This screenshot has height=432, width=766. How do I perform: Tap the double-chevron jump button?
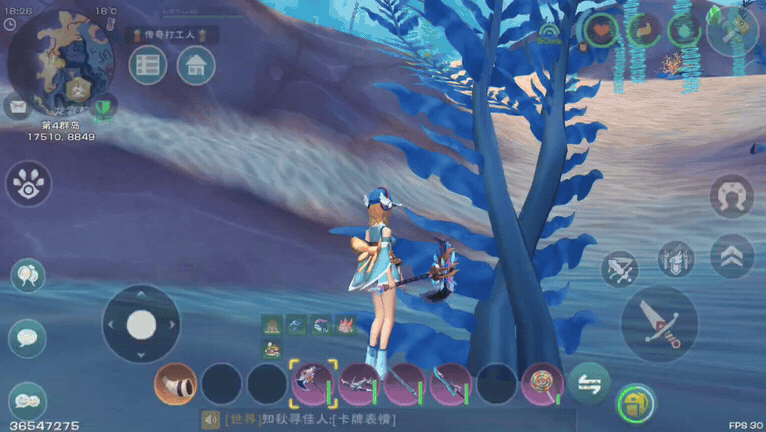[x=732, y=256]
